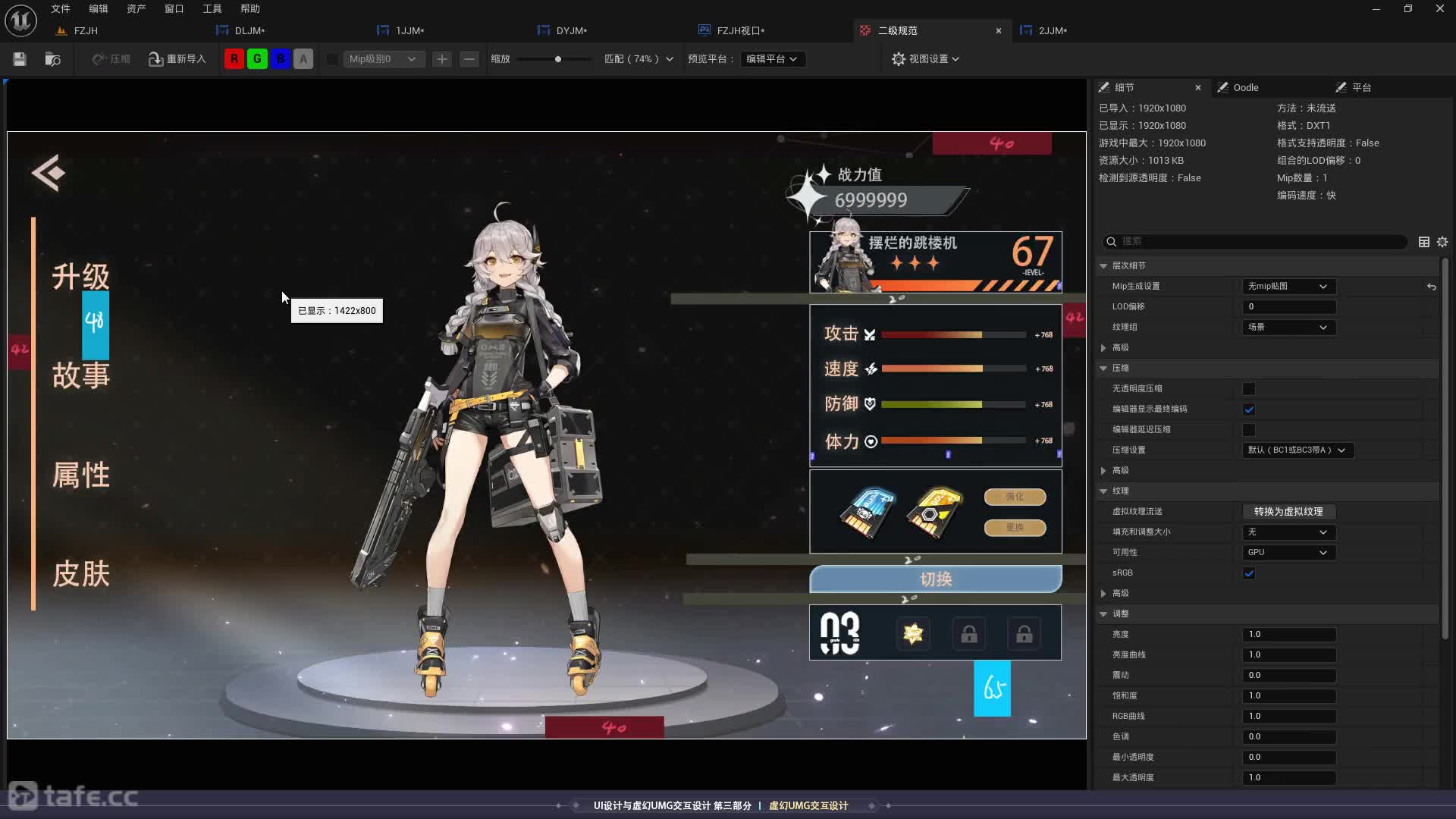
Task: Select the character portrait card with level 67
Action: tap(935, 262)
